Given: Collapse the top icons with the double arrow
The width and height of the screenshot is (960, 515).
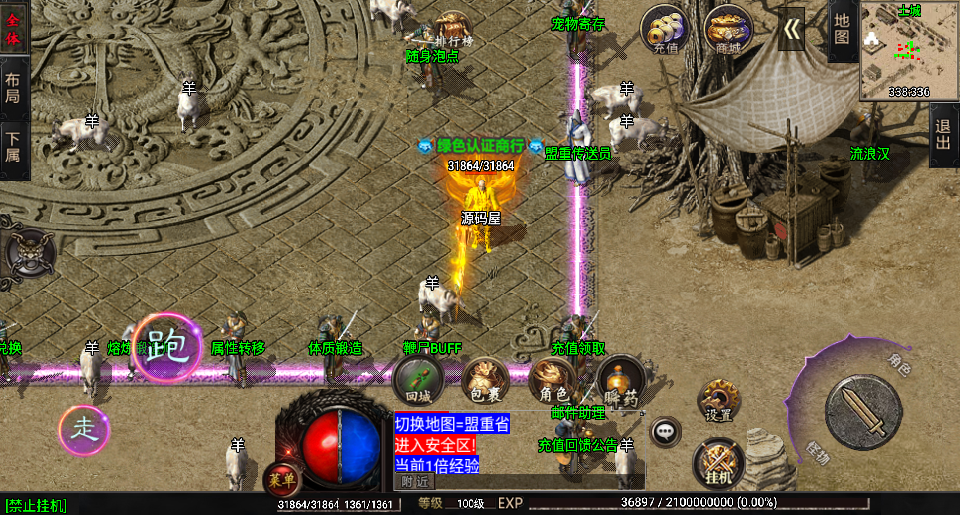Looking at the screenshot, I should tap(791, 30).
